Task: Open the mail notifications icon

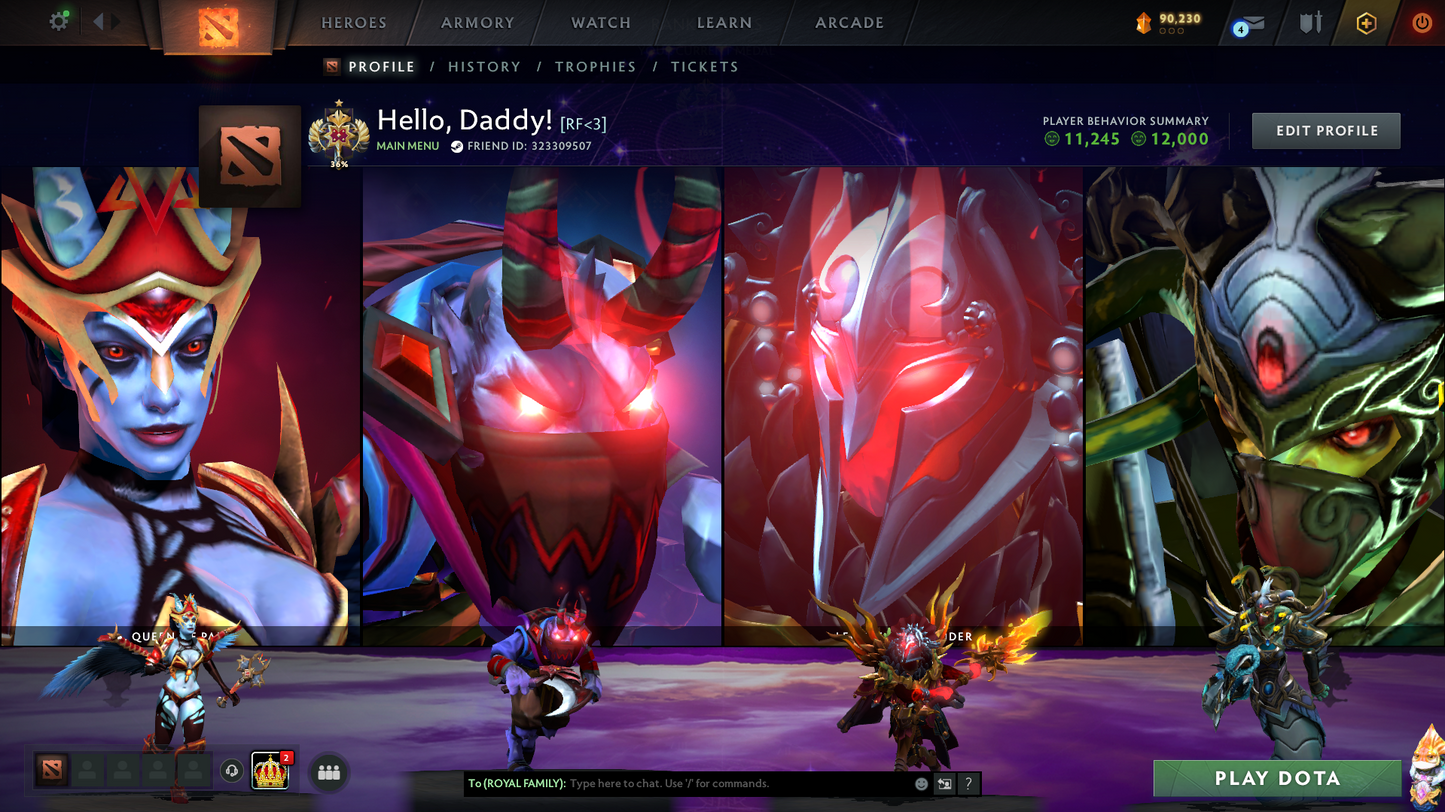Action: click(1249, 23)
